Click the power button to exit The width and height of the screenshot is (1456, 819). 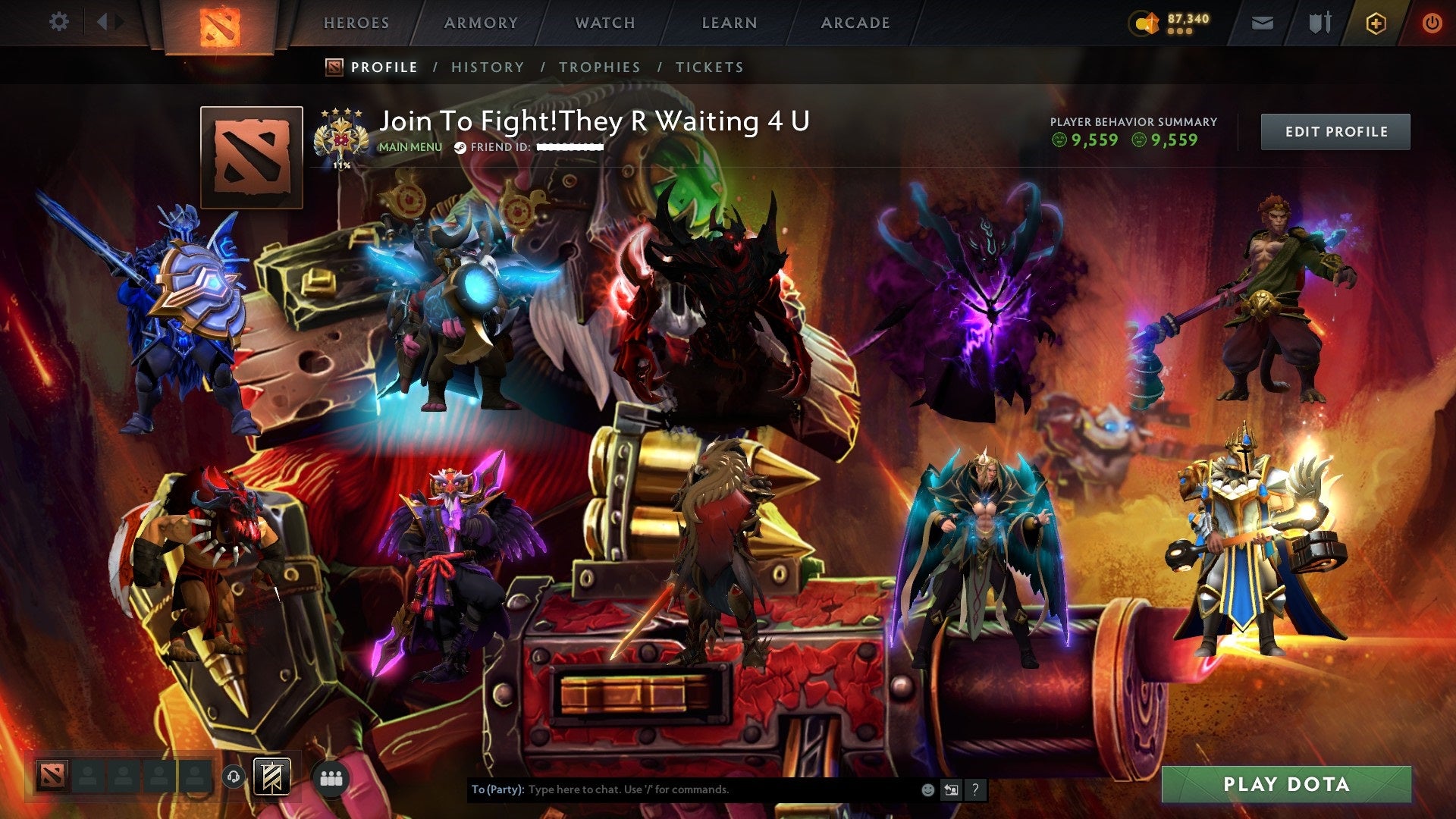(x=1433, y=23)
